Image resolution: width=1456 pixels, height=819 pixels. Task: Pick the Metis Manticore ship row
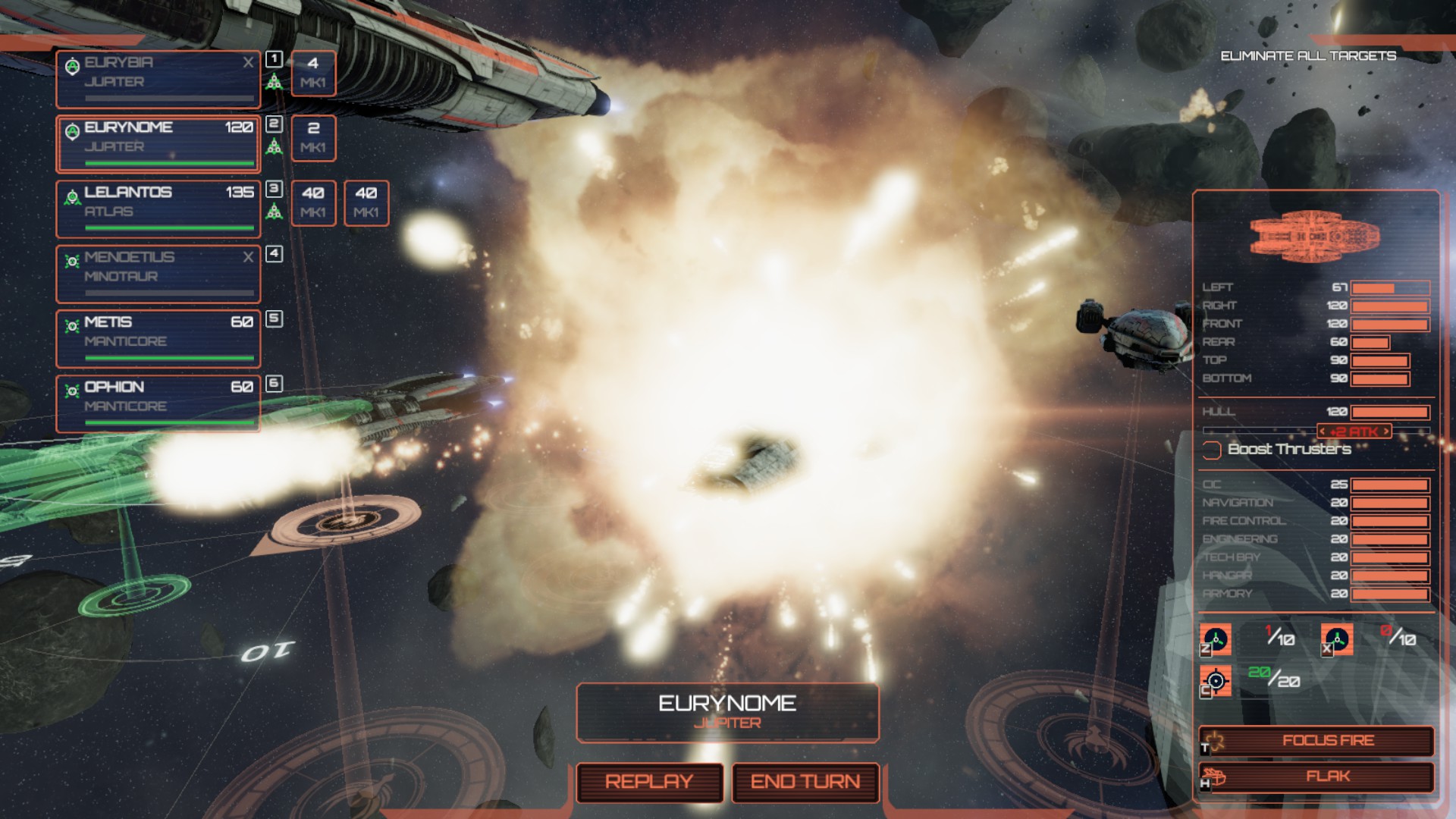point(158,338)
